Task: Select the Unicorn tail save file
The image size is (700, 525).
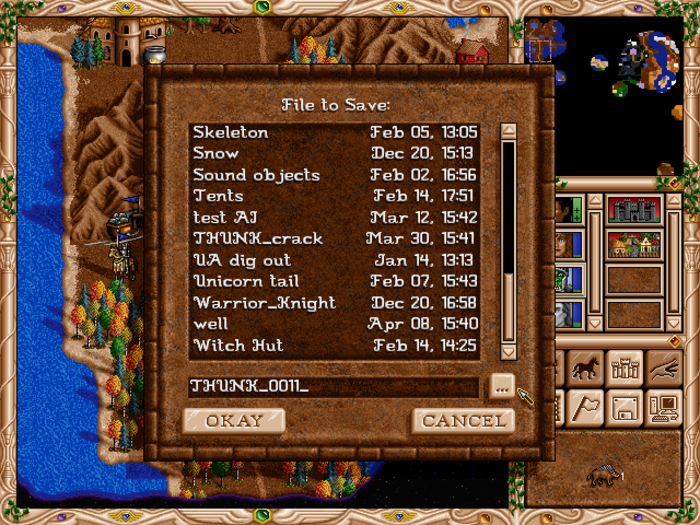Action: click(x=334, y=281)
